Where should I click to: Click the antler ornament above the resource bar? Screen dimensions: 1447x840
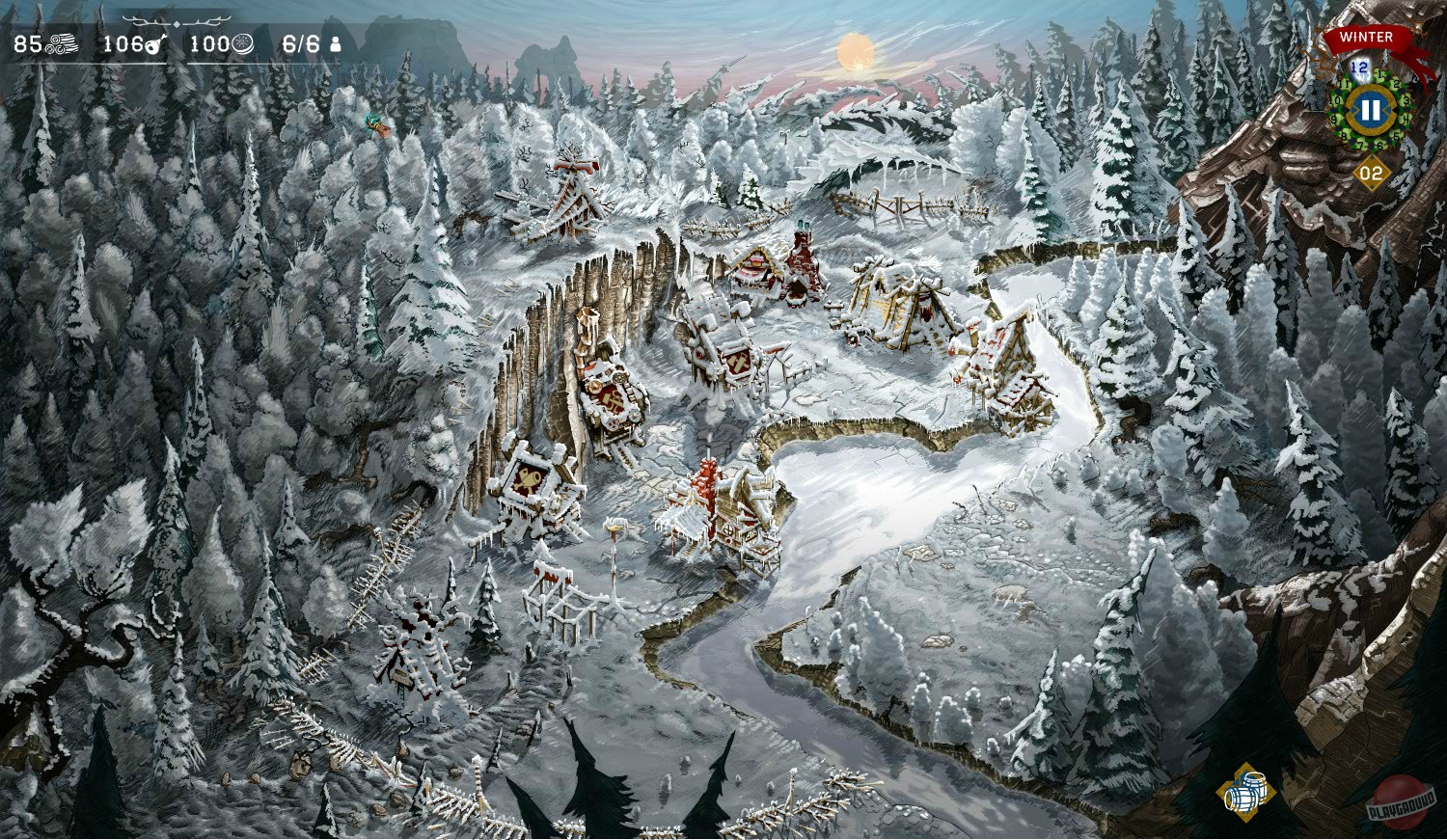pyautogui.click(x=177, y=21)
